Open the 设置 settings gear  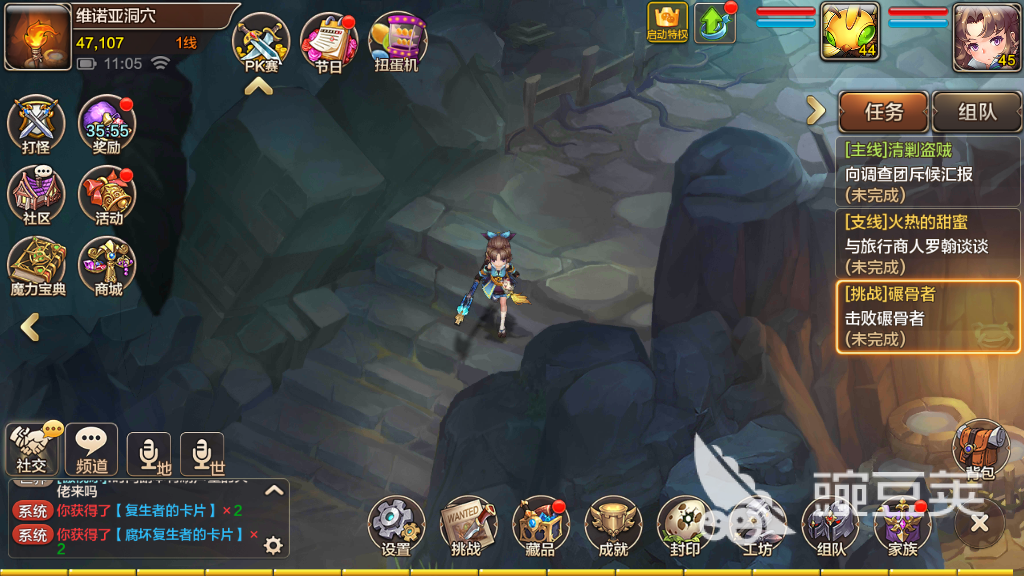click(396, 526)
